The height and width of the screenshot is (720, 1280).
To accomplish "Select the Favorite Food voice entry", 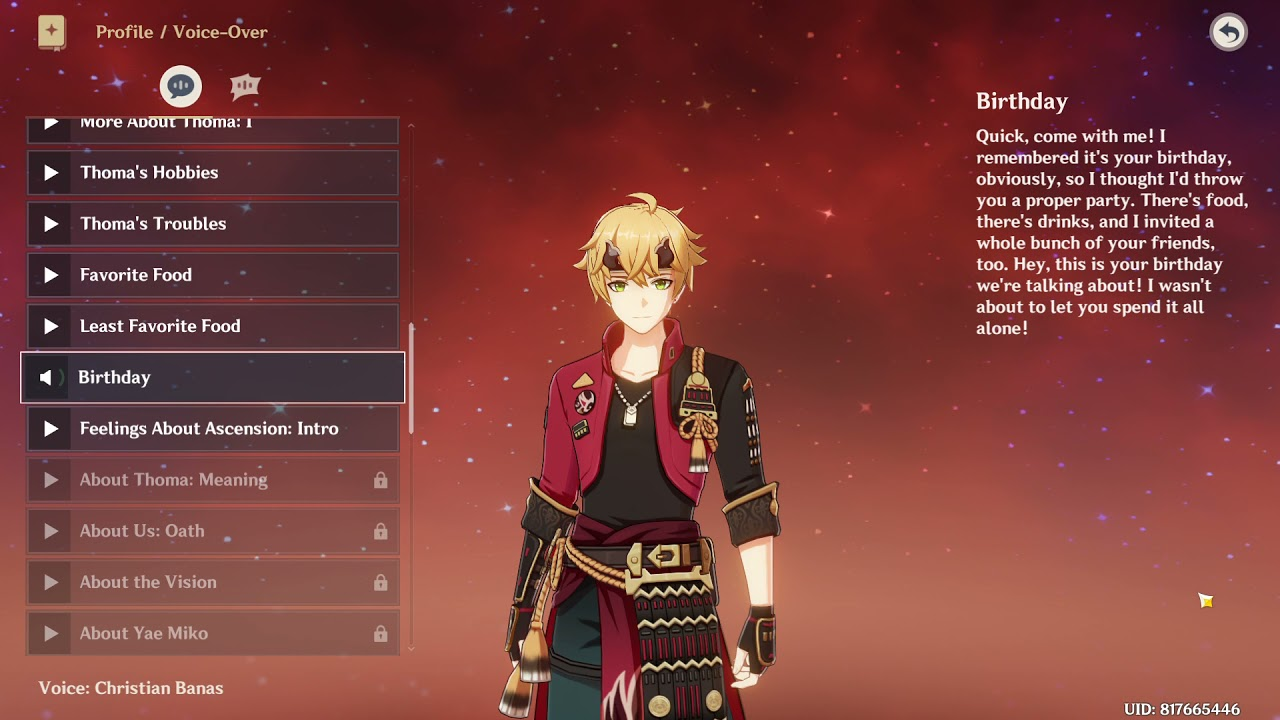I will click(x=212, y=275).
